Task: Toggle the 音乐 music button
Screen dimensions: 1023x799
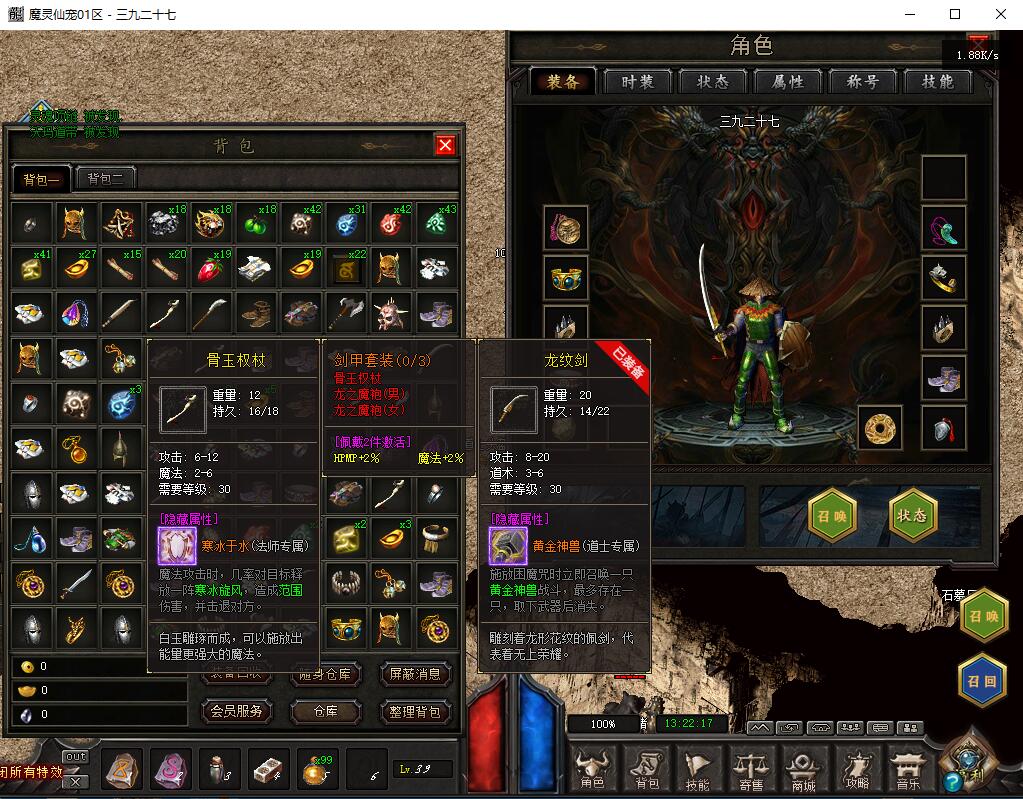Action: (x=908, y=767)
